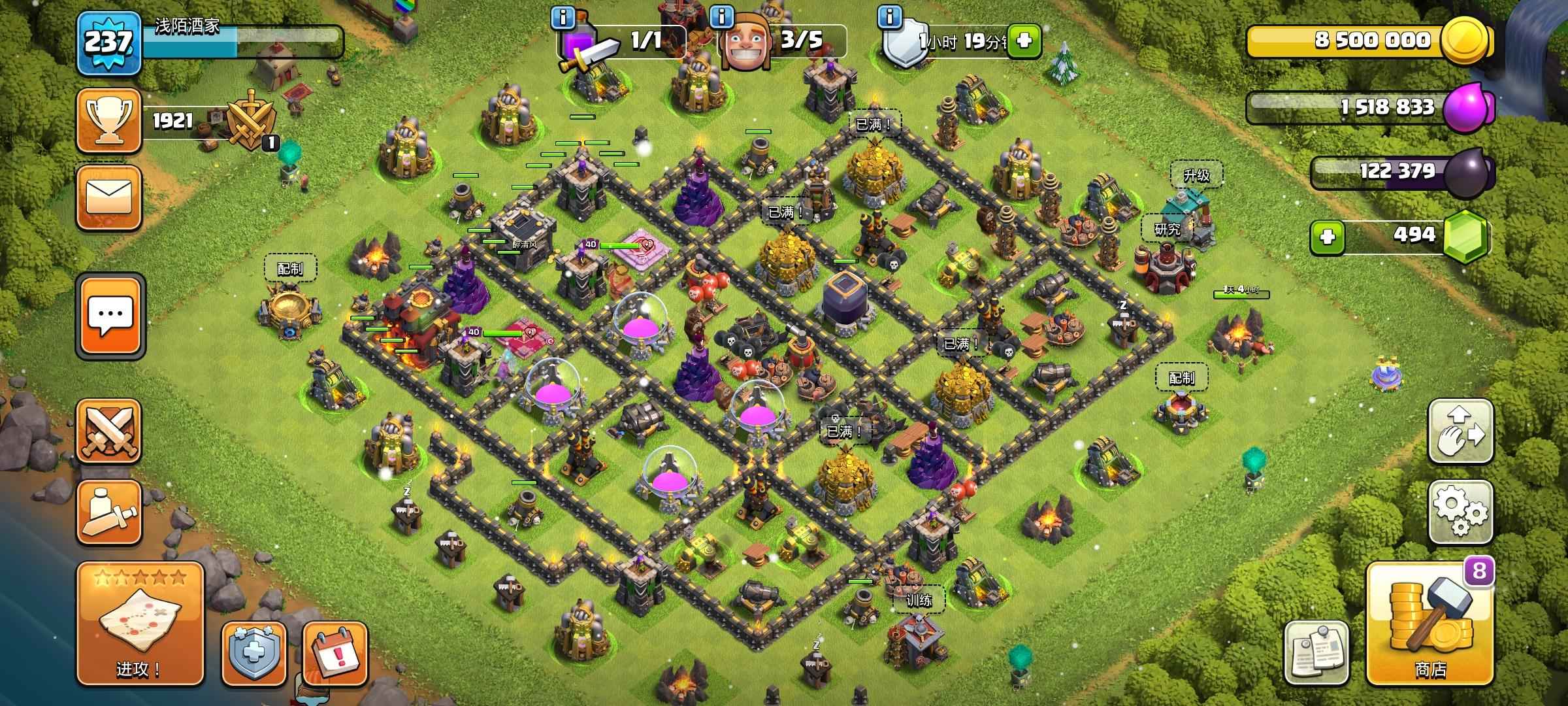Open the layout editor hand button
The image size is (1568, 706).
pos(1460,431)
